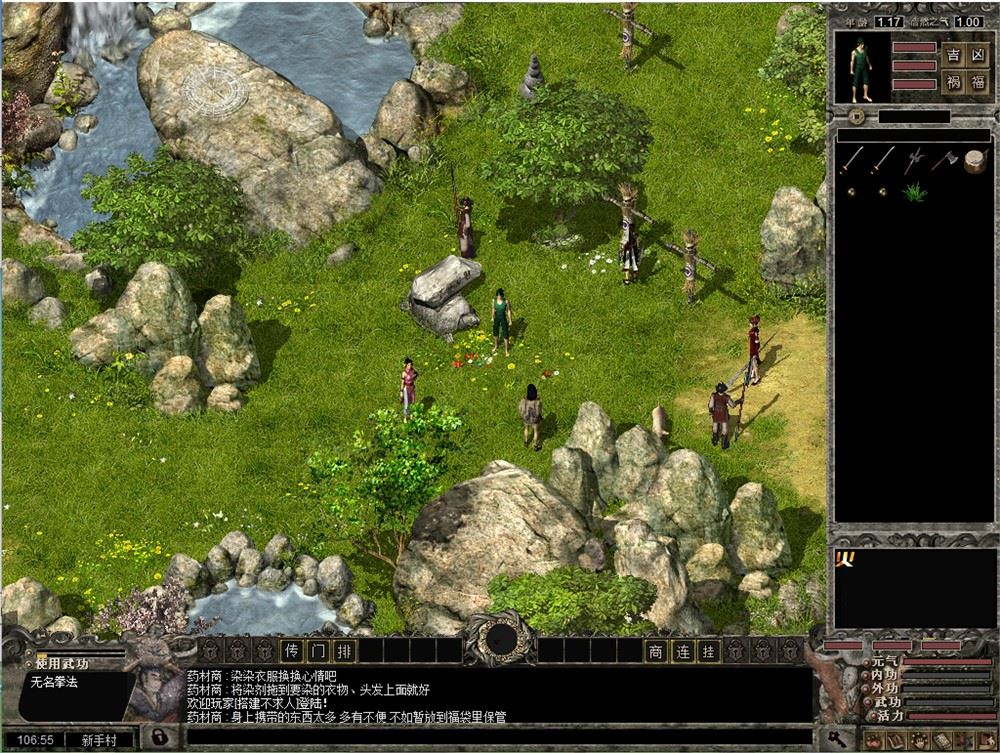Select the halberd in the inventory
The image size is (1000, 753).
pos(914,160)
